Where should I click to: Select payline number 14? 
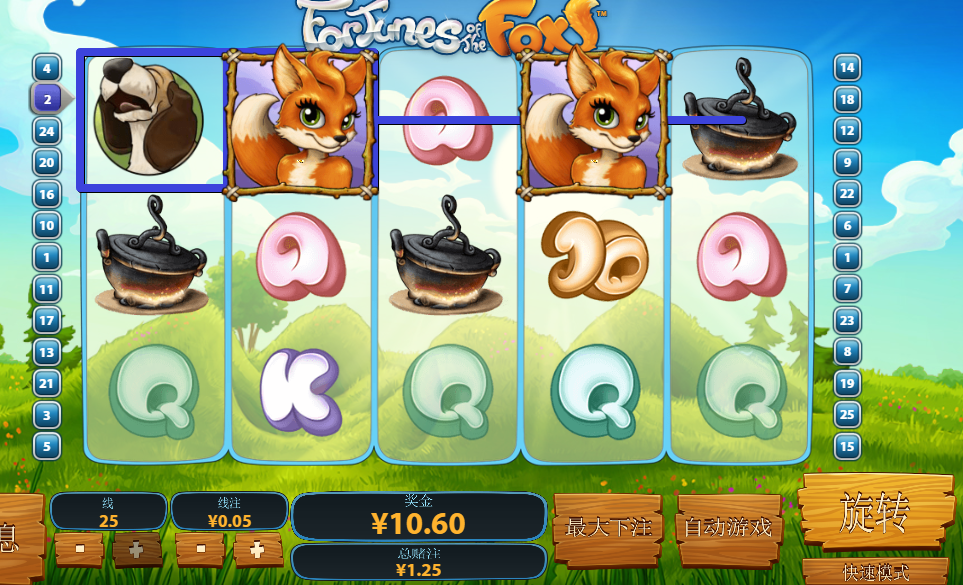point(847,68)
